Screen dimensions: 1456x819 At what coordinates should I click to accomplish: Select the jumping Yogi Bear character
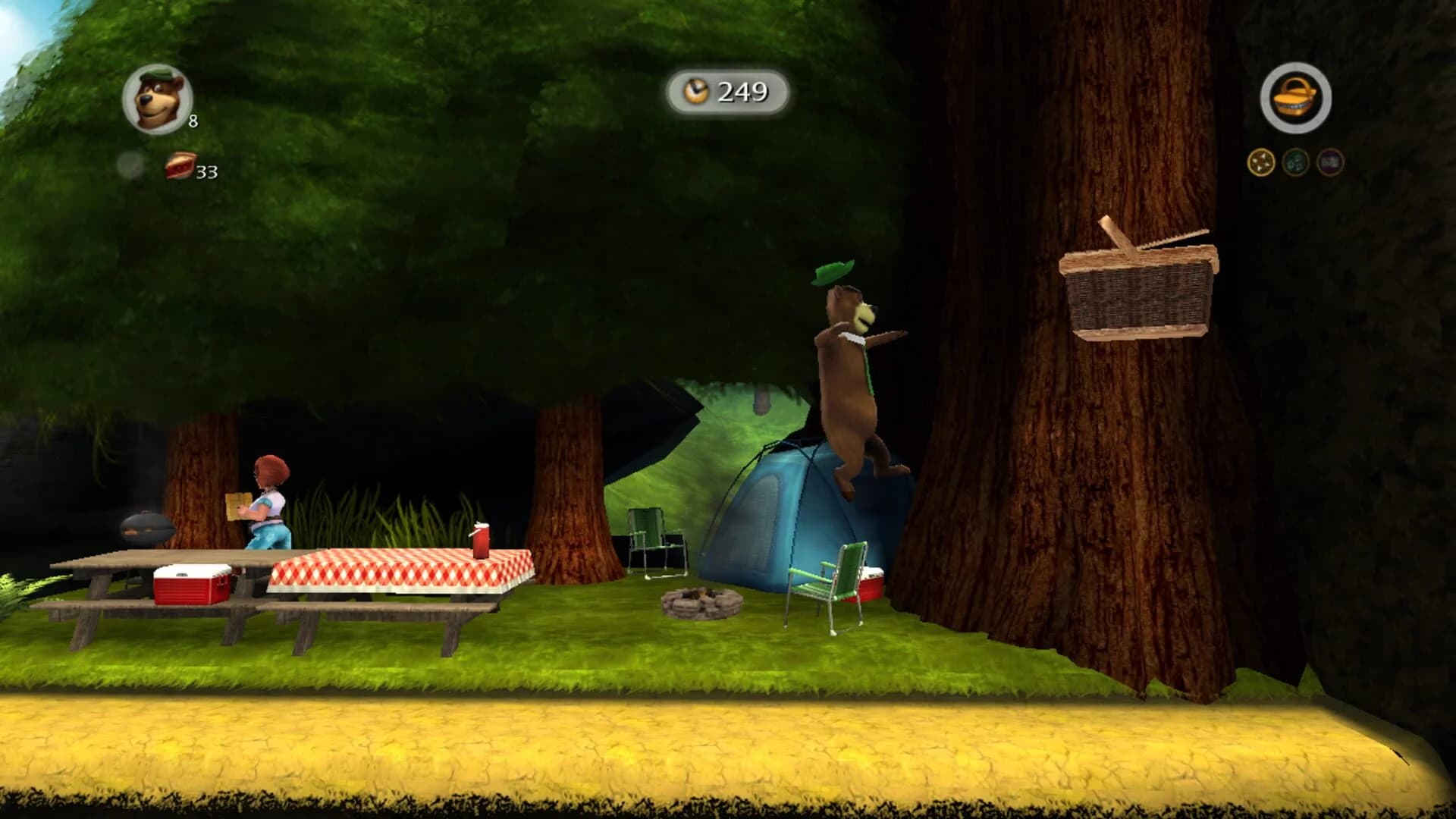849,372
